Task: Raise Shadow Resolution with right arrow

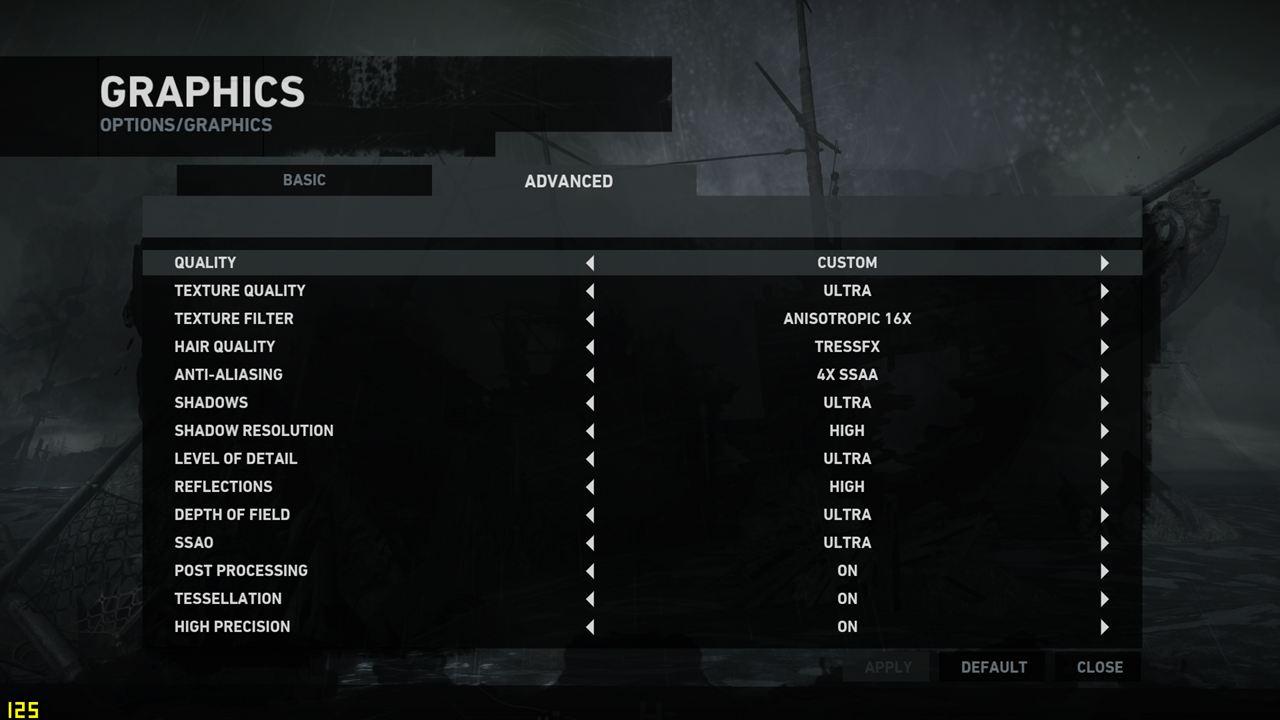Action: pos(1104,431)
